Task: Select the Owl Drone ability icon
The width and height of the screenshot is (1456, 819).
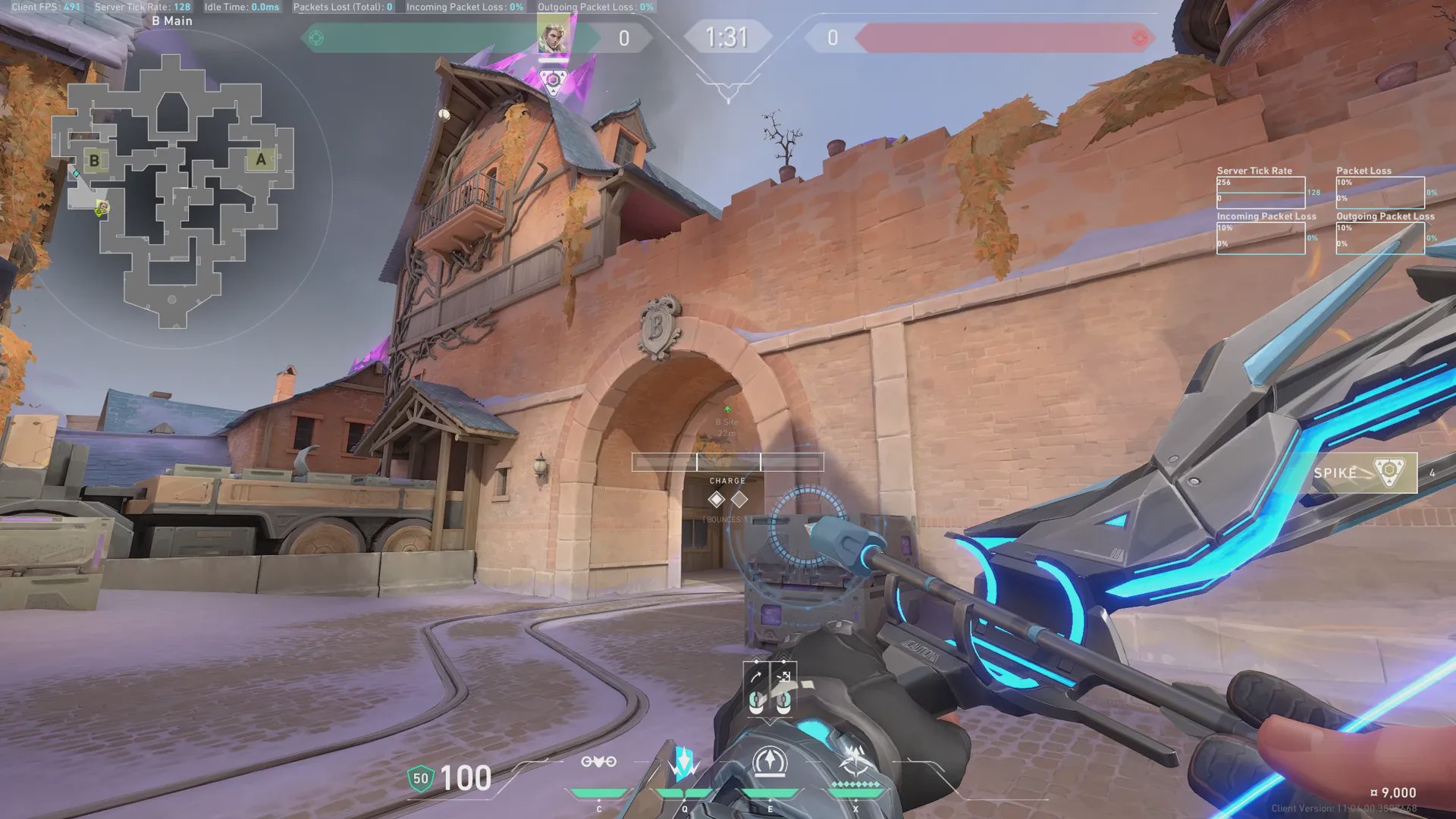Action: click(x=598, y=762)
